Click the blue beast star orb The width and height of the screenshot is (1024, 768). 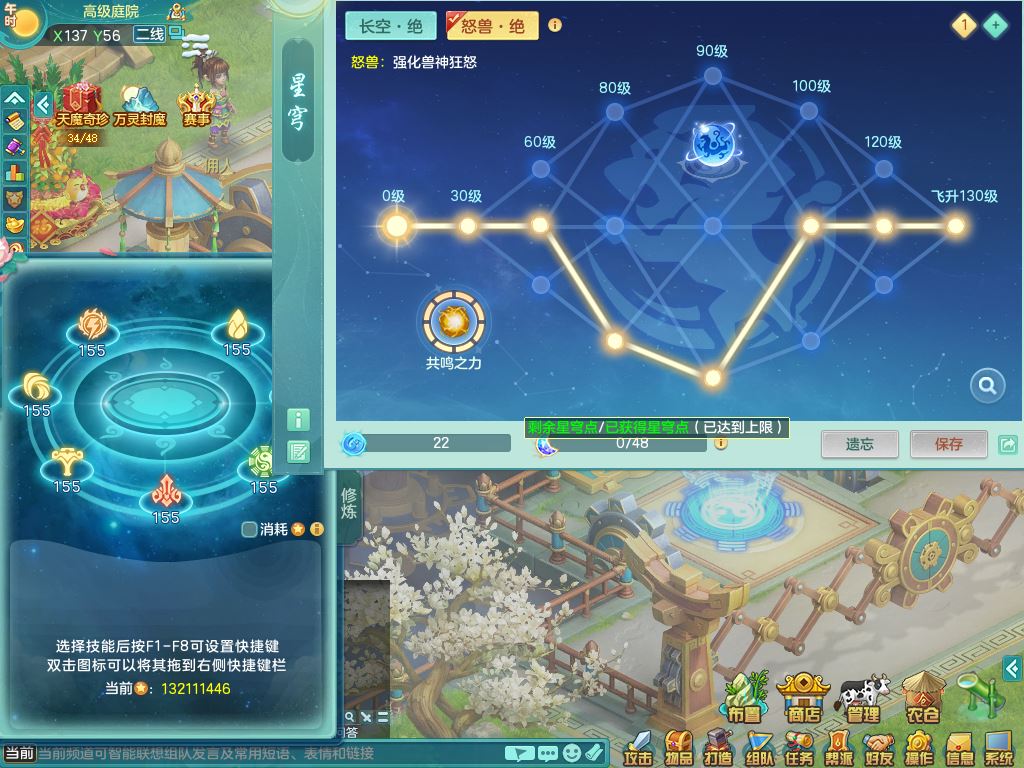point(714,144)
